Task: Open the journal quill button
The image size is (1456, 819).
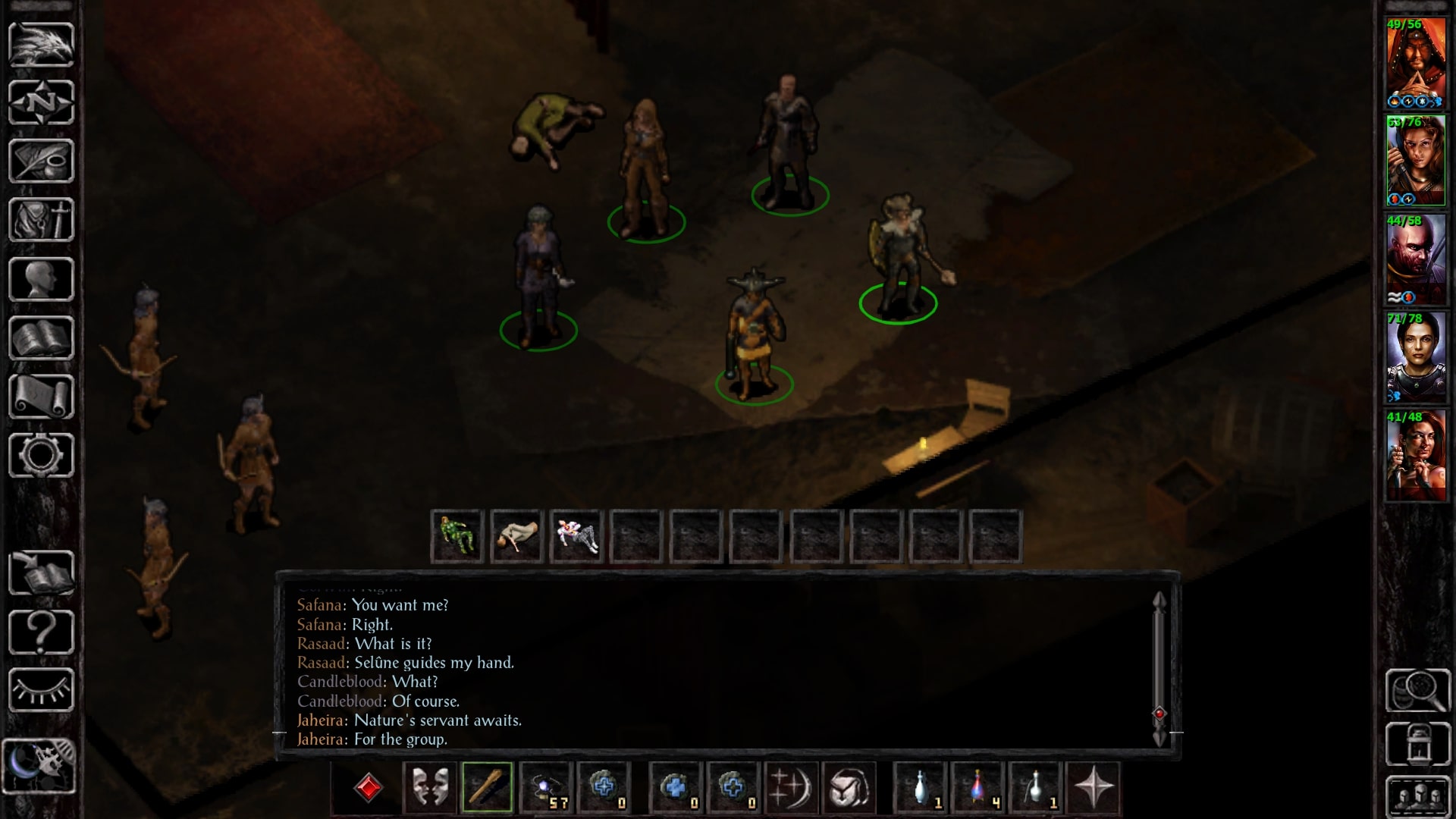Action: point(41,161)
